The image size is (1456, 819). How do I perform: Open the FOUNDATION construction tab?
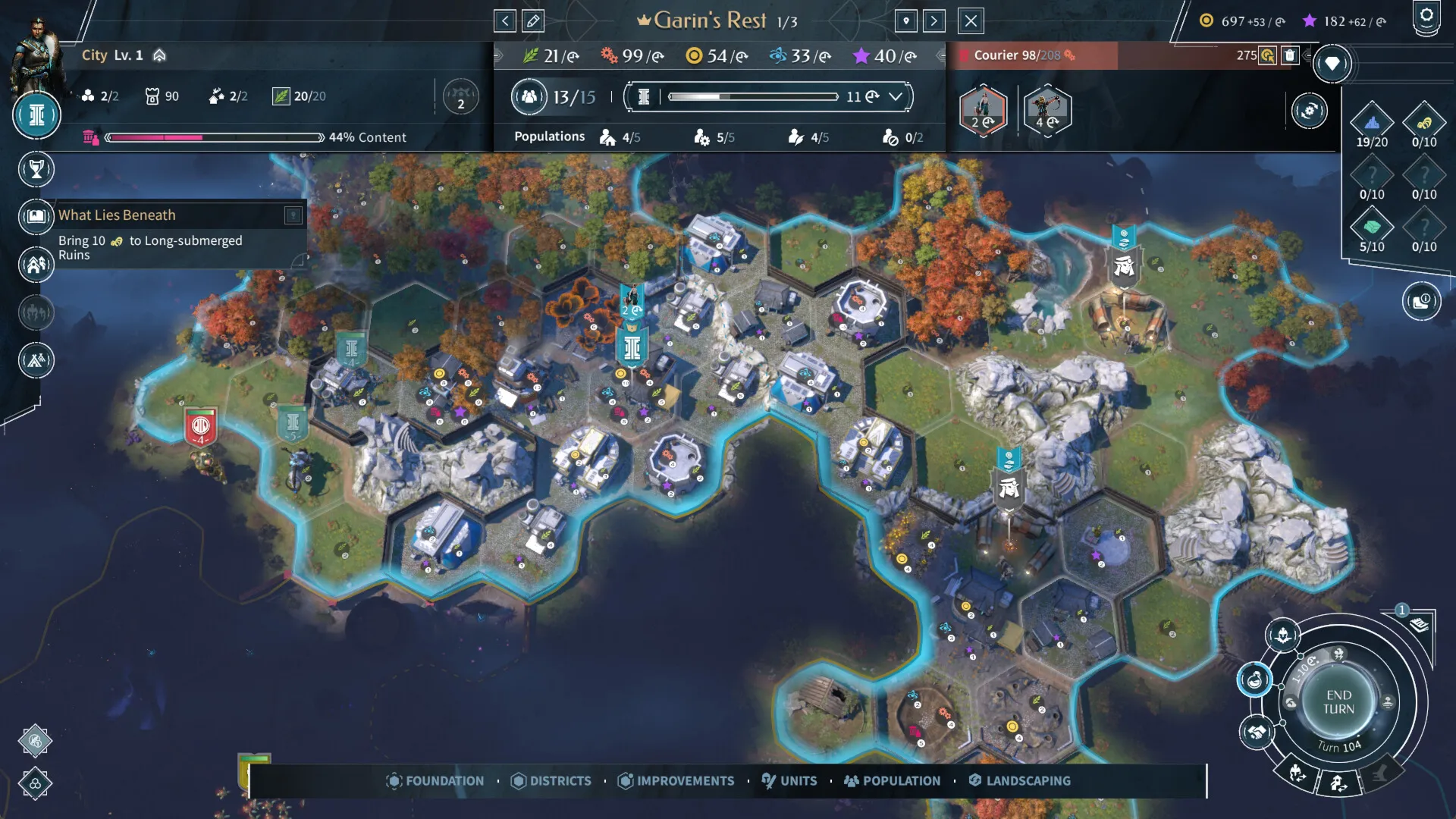point(435,780)
